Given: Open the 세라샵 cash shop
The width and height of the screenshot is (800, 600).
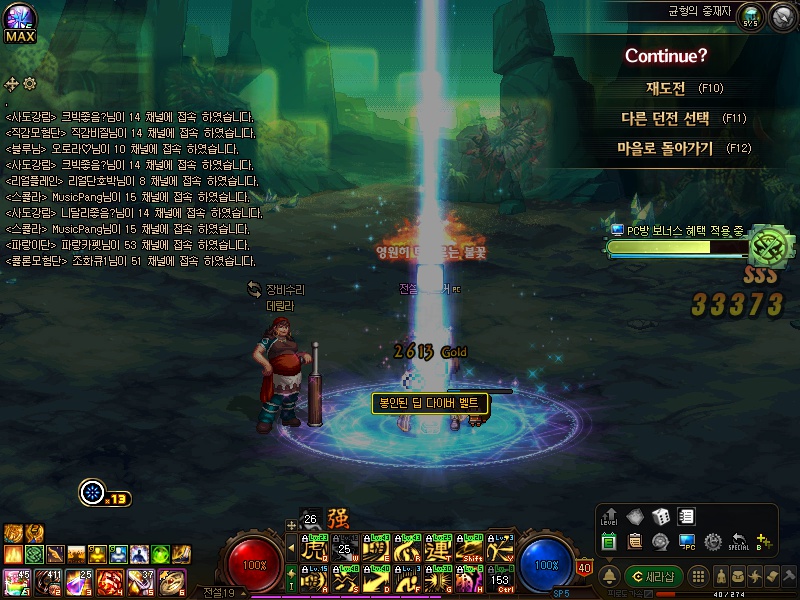Looking at the screenshot, I should (653, 576).
